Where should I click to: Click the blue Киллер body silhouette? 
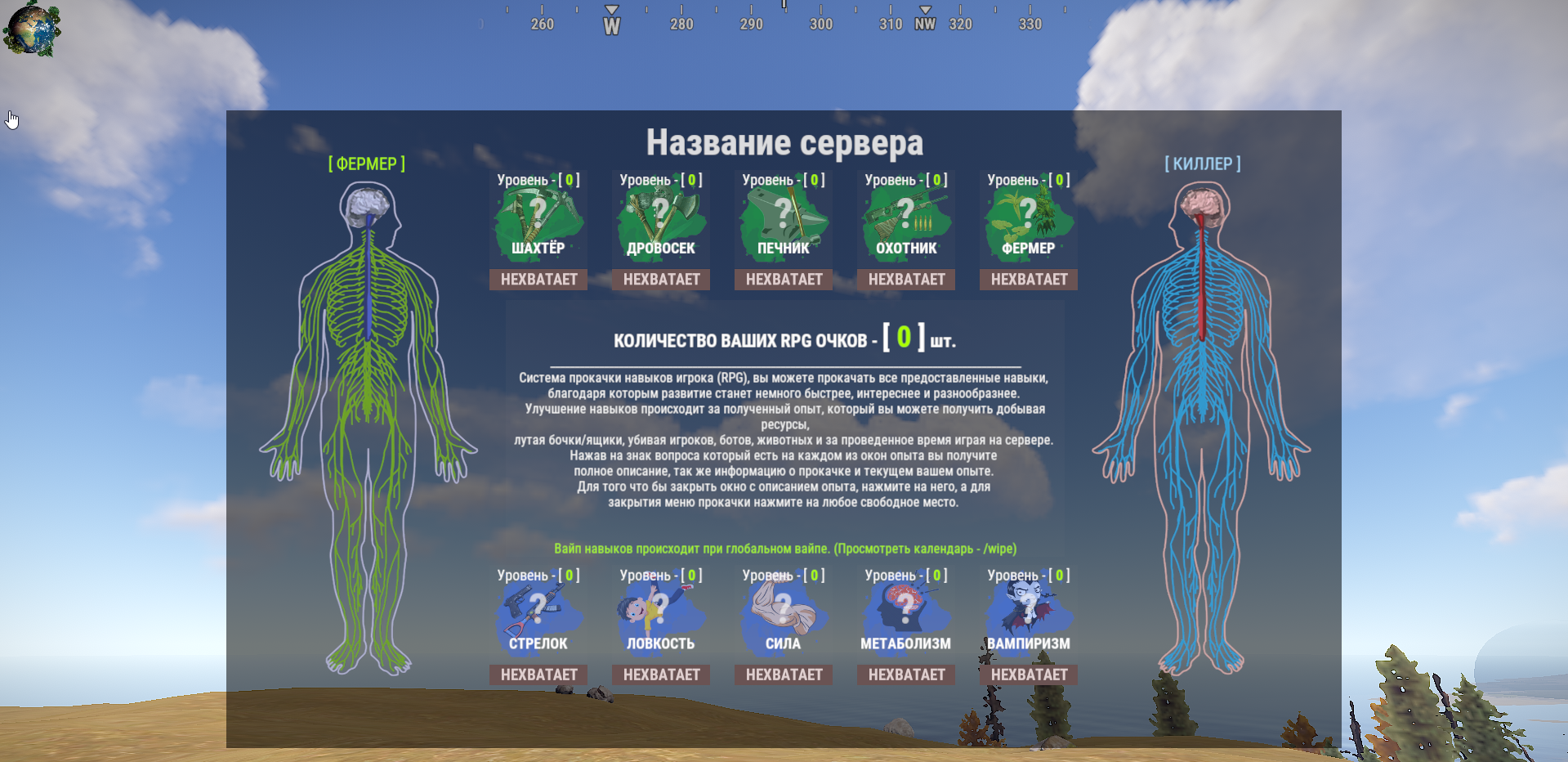point(1201,409)
